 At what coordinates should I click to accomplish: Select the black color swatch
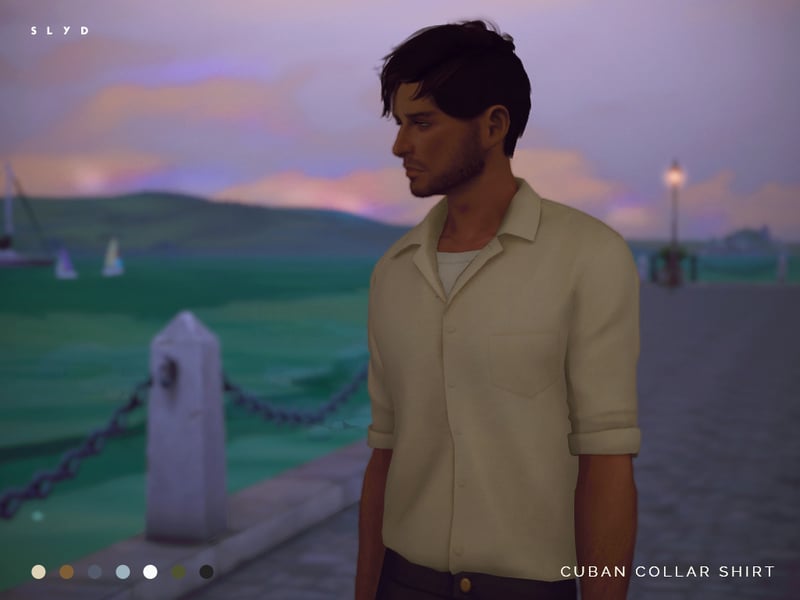(x=206, y=572)
